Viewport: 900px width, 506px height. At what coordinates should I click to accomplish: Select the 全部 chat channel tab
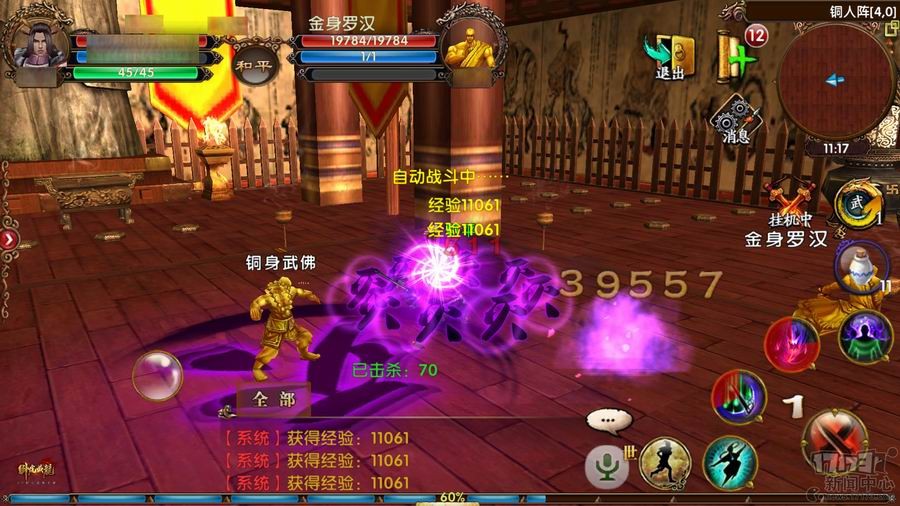click(273, 399)
